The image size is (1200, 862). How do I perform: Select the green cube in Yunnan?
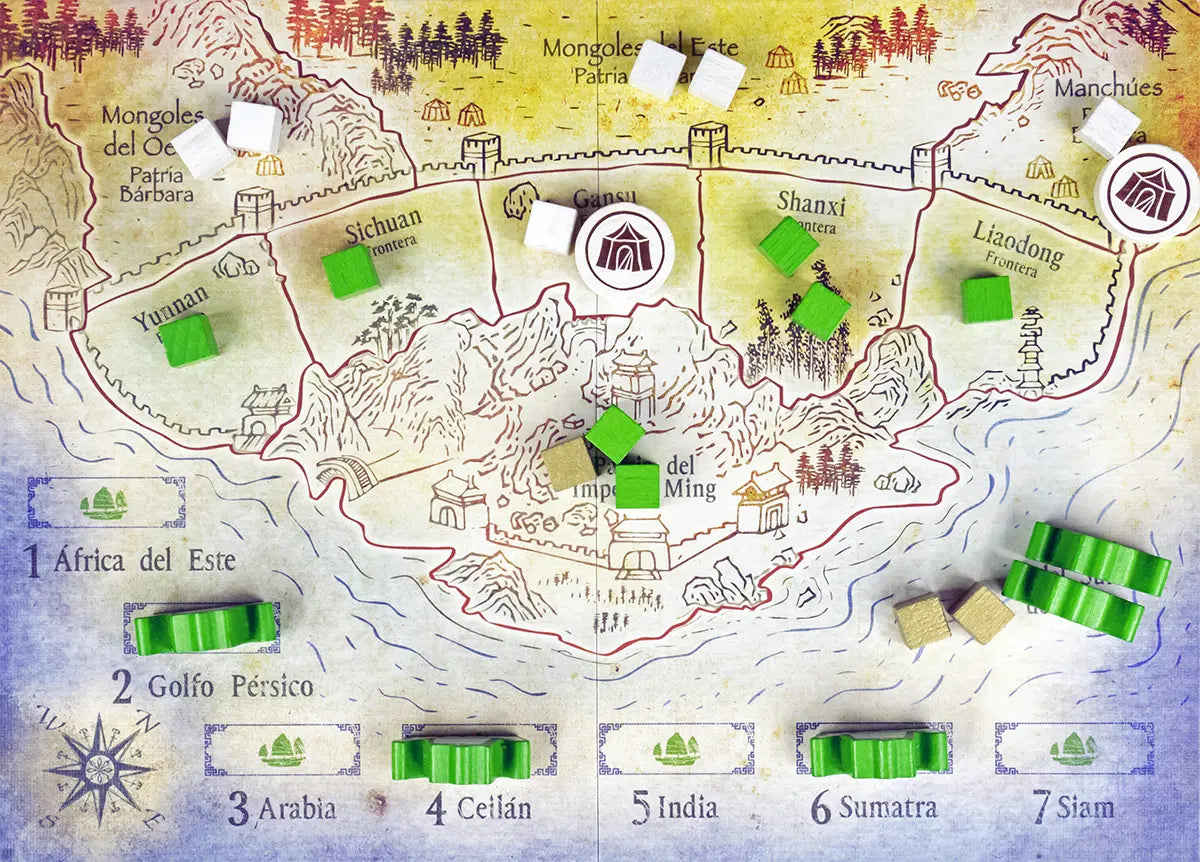(x=189, y=340)
